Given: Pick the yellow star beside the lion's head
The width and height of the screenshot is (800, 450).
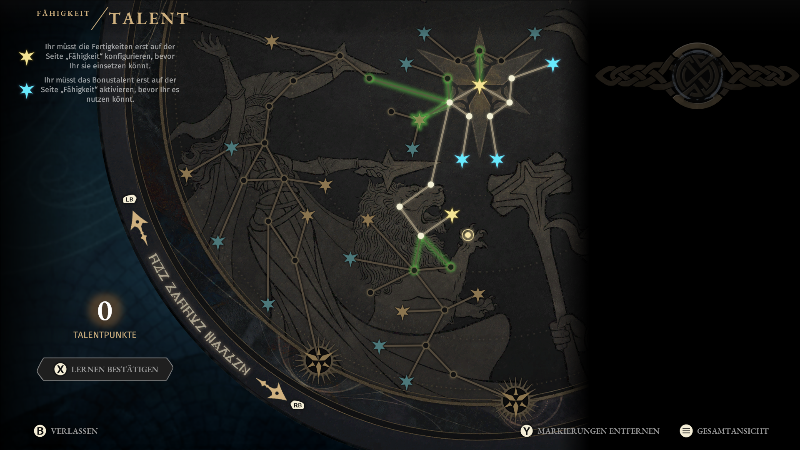Looking at the screenshot, I should tap(452, 215).
